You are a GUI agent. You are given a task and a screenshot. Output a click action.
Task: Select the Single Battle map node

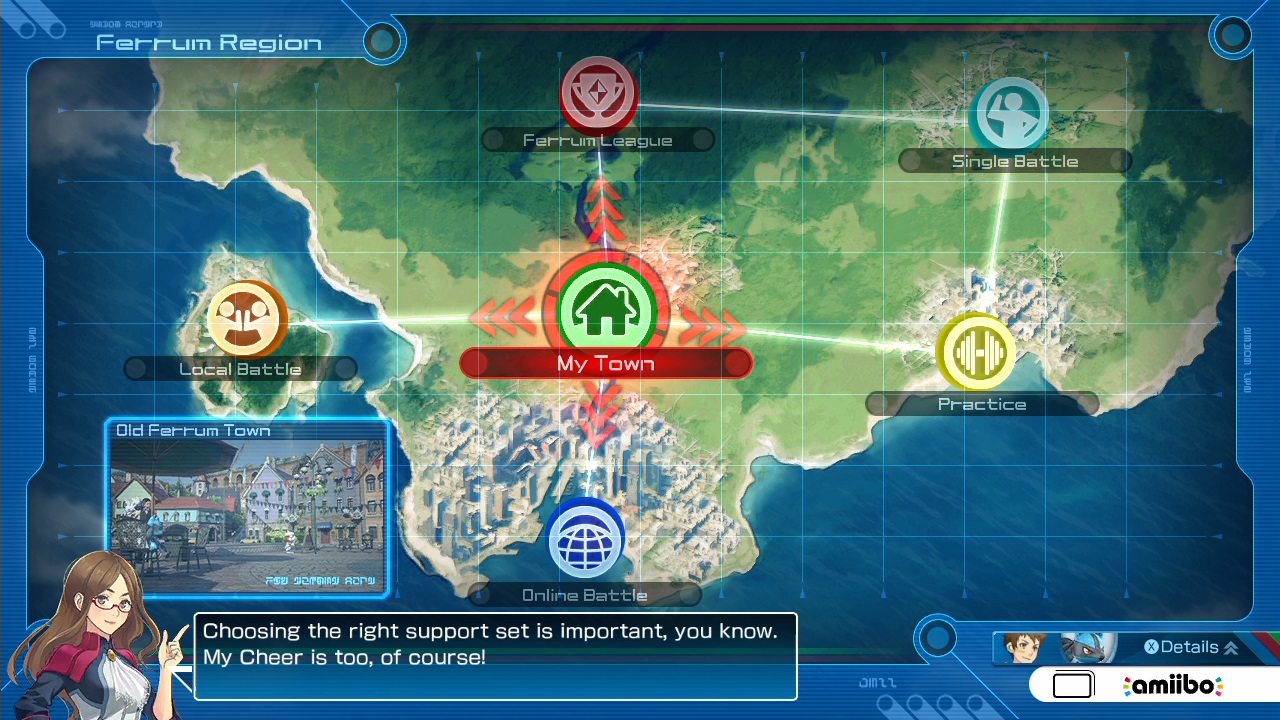point(1010,115)
